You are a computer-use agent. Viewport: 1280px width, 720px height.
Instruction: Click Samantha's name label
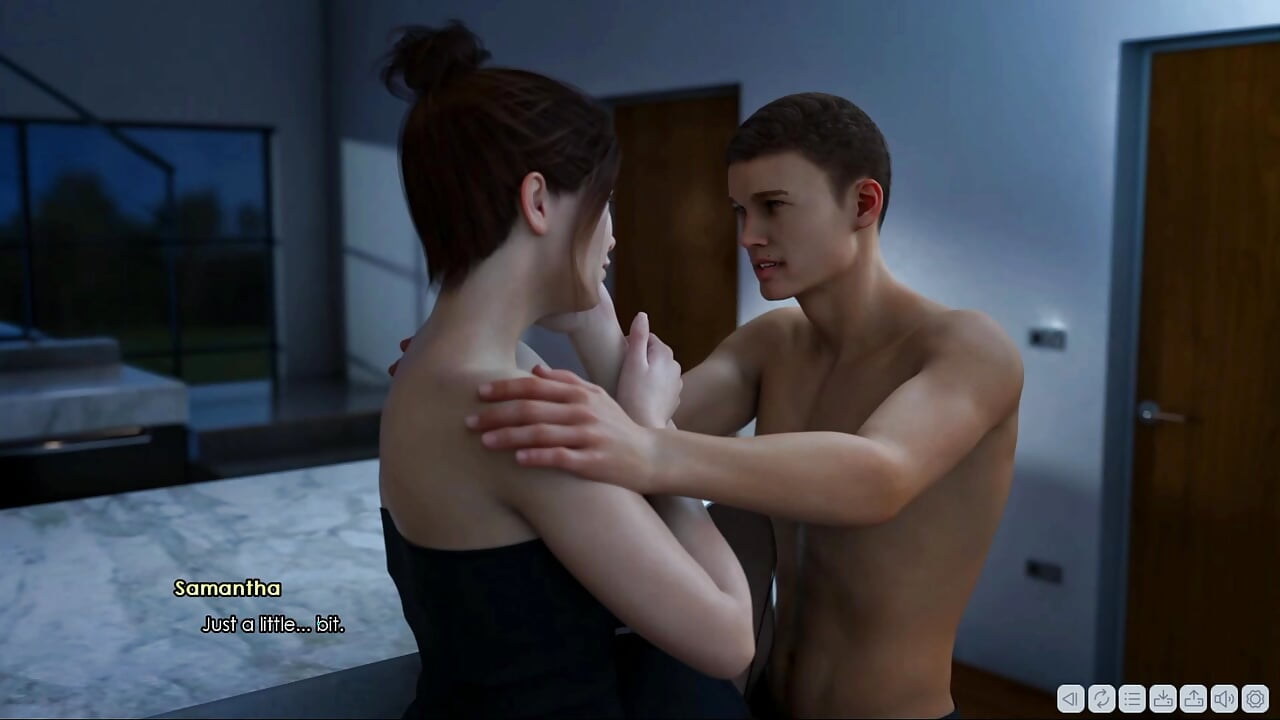[226, 589]
